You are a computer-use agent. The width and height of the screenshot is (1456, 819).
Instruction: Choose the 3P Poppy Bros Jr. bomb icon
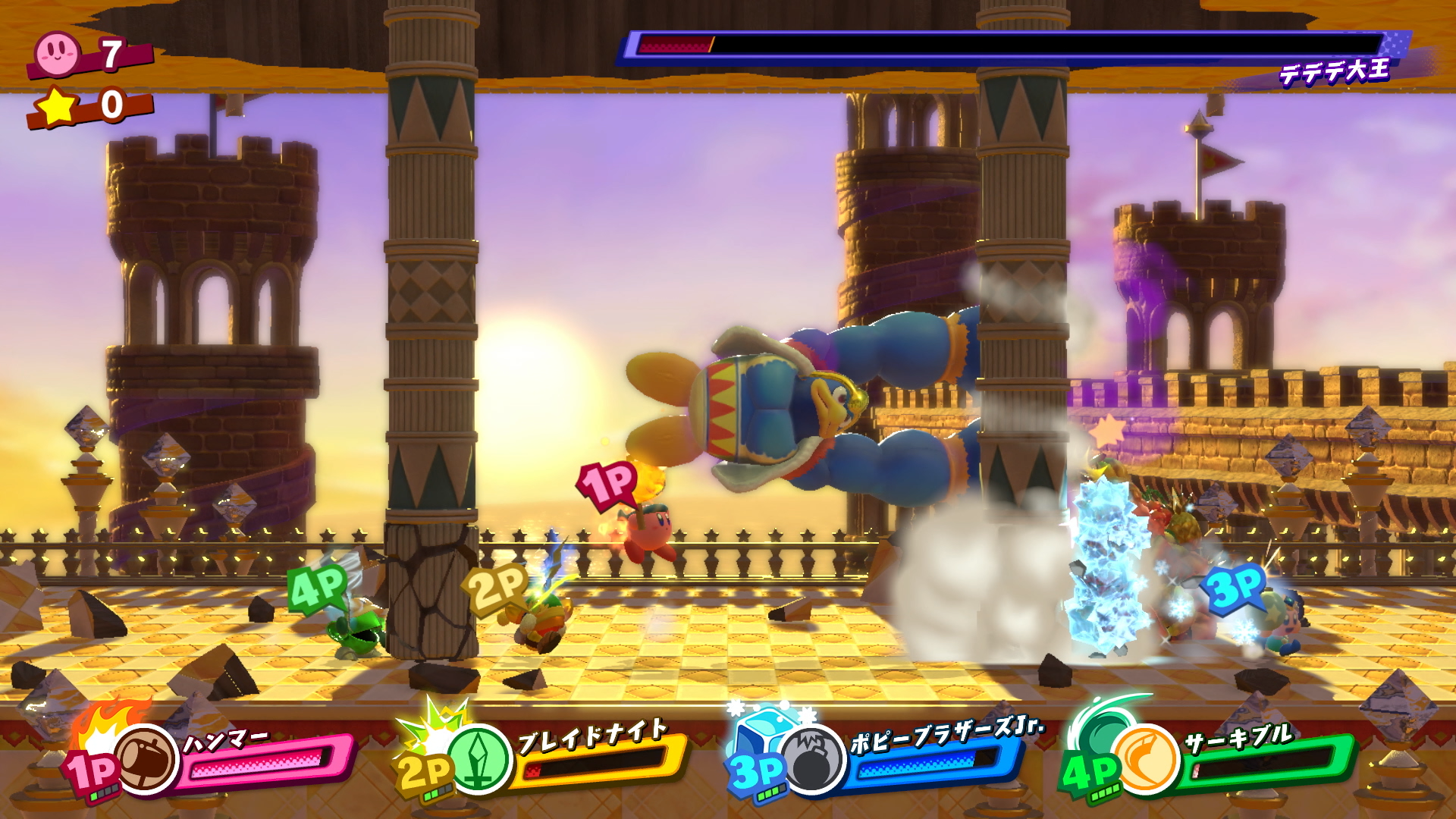point(814,760)
